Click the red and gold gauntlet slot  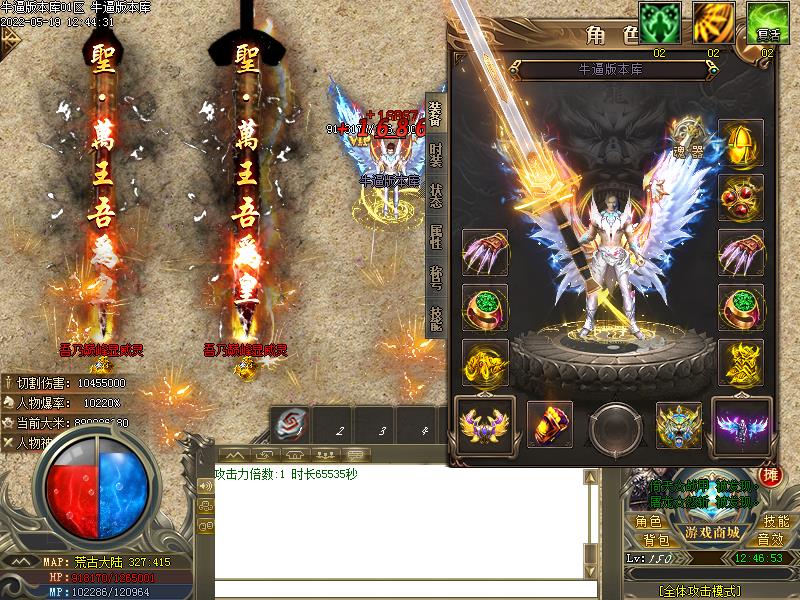(549, 424)
